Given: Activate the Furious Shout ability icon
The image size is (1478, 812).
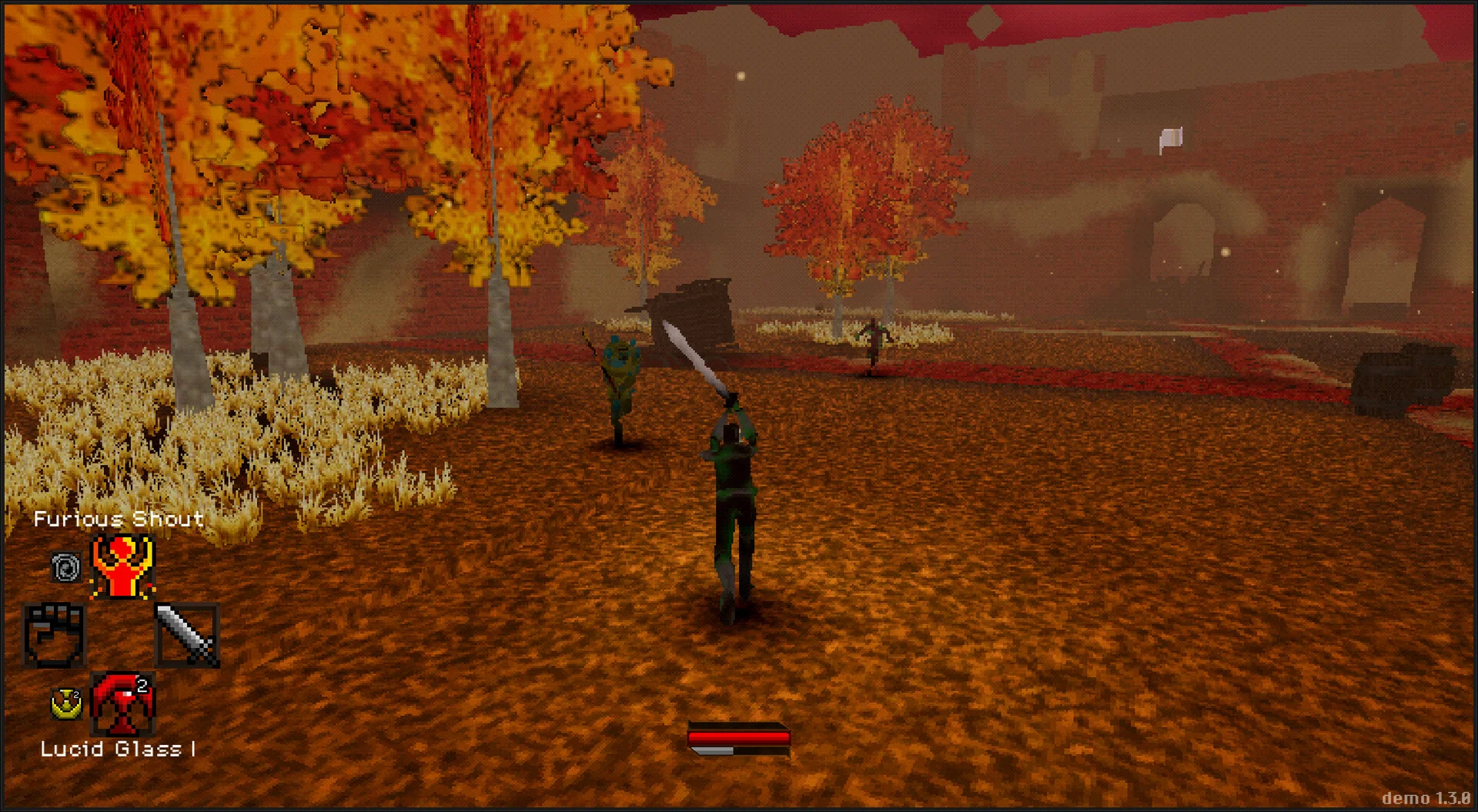Looking at the screenshot, I should click(x=122, y=567).
